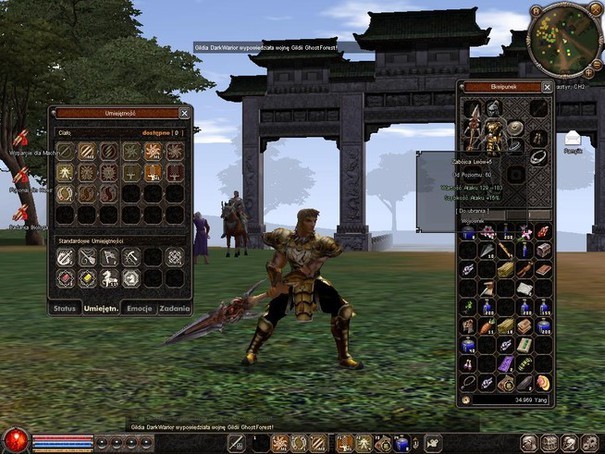Open the Emocje tab
The height and width of the screenshot is (454, 605).
139,308
